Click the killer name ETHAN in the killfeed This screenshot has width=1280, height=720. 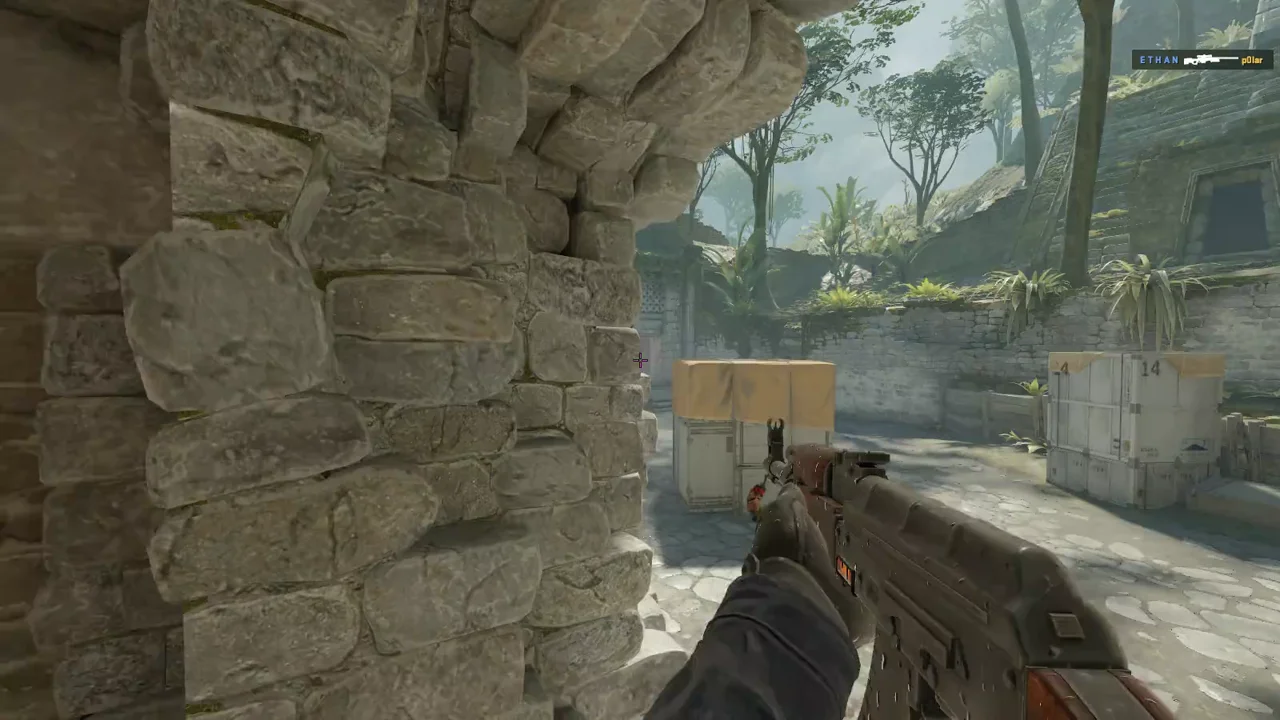tap(1158, 60)
